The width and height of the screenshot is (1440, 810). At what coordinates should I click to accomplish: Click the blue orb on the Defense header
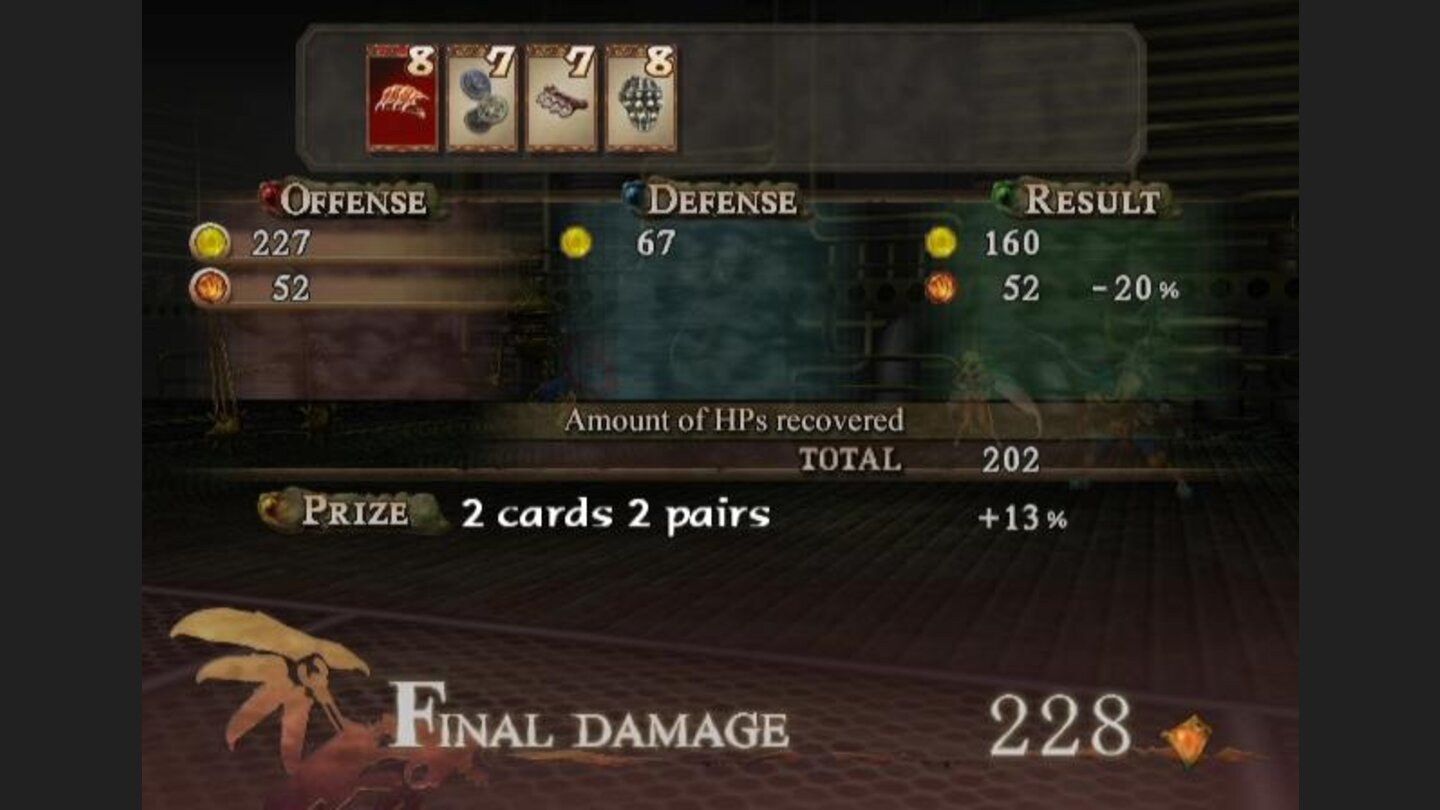point(633,197)
